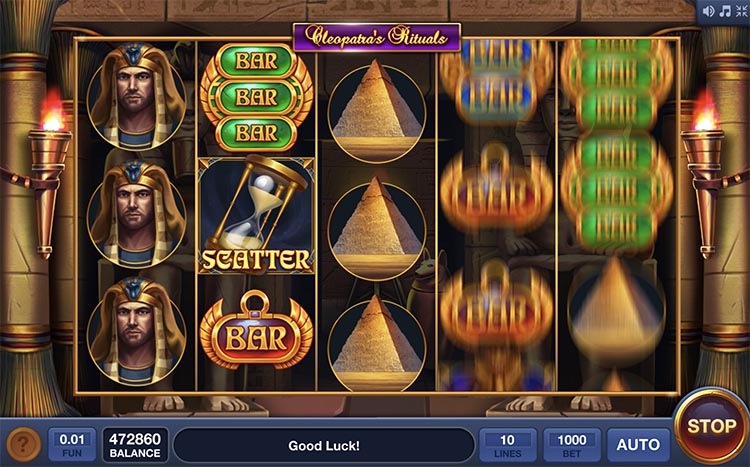750x467 pixels.
Task: Change the 1000 BET amount
Action: pyautogui.click(x=572, y=444)
